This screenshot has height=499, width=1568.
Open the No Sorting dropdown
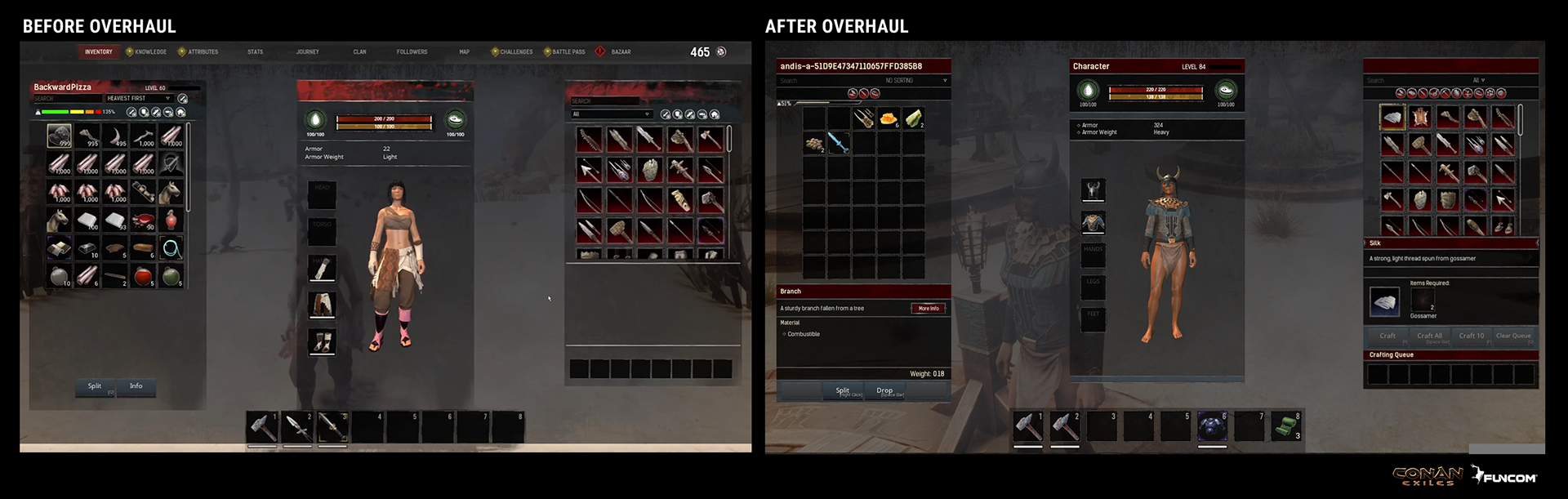point(915,81)
